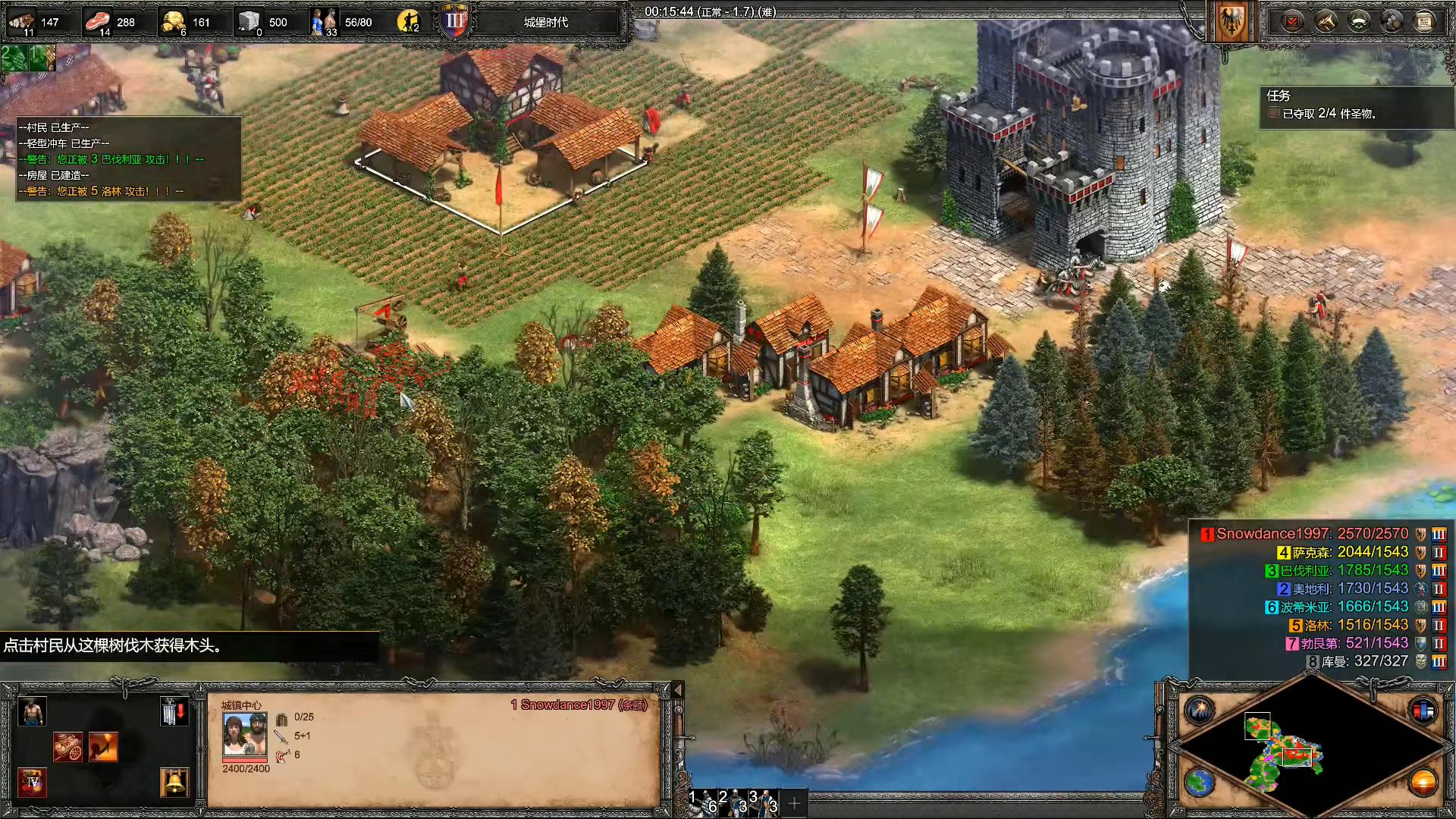The height and width of the screenshot is (819, 1456).
Task: Toggle the minimap colored banners button
Action: coord(1423,711)
